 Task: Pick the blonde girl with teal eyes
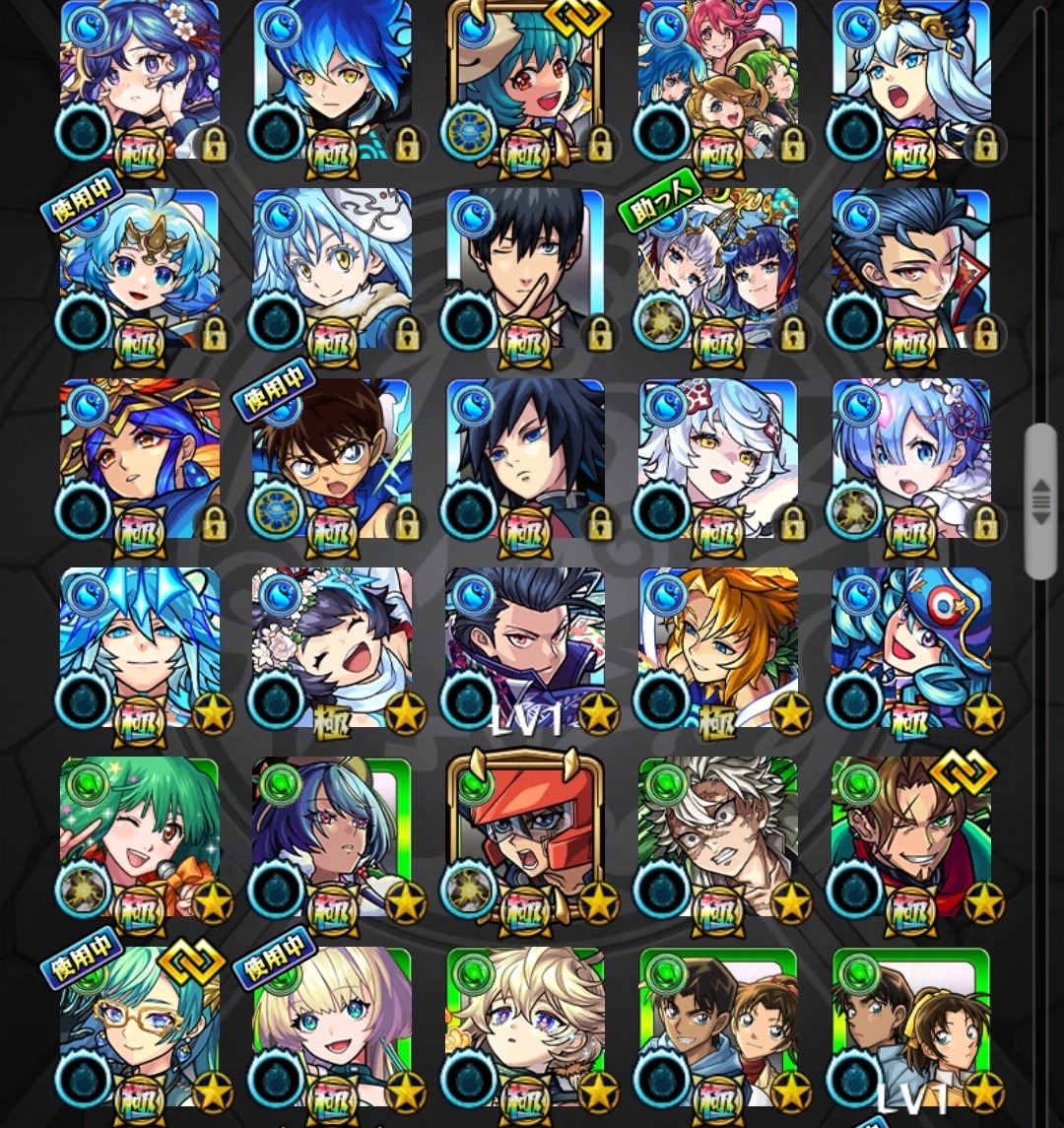(332, 1028)
